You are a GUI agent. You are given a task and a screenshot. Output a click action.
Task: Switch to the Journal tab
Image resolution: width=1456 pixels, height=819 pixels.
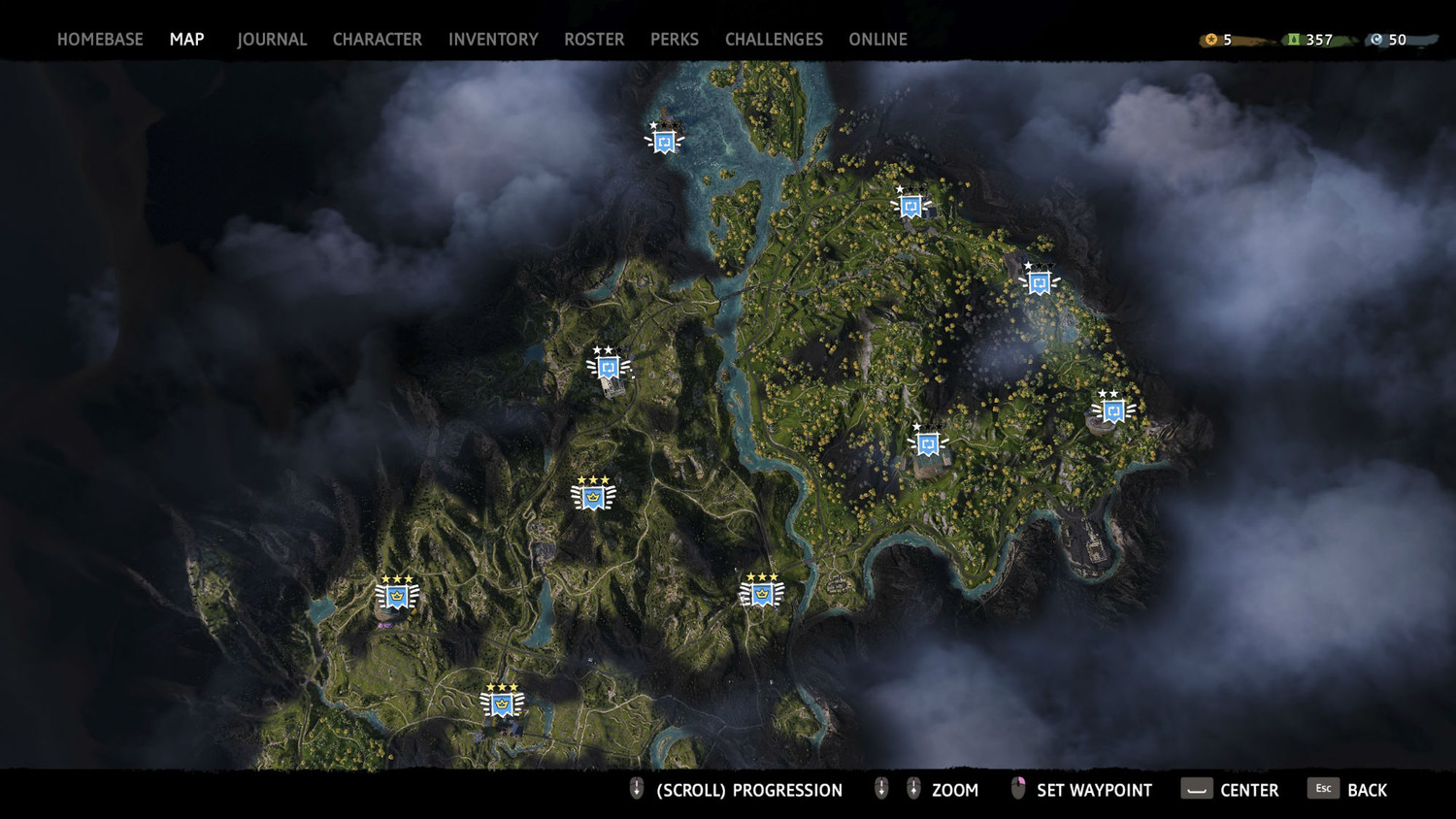[x=272, y=40]
